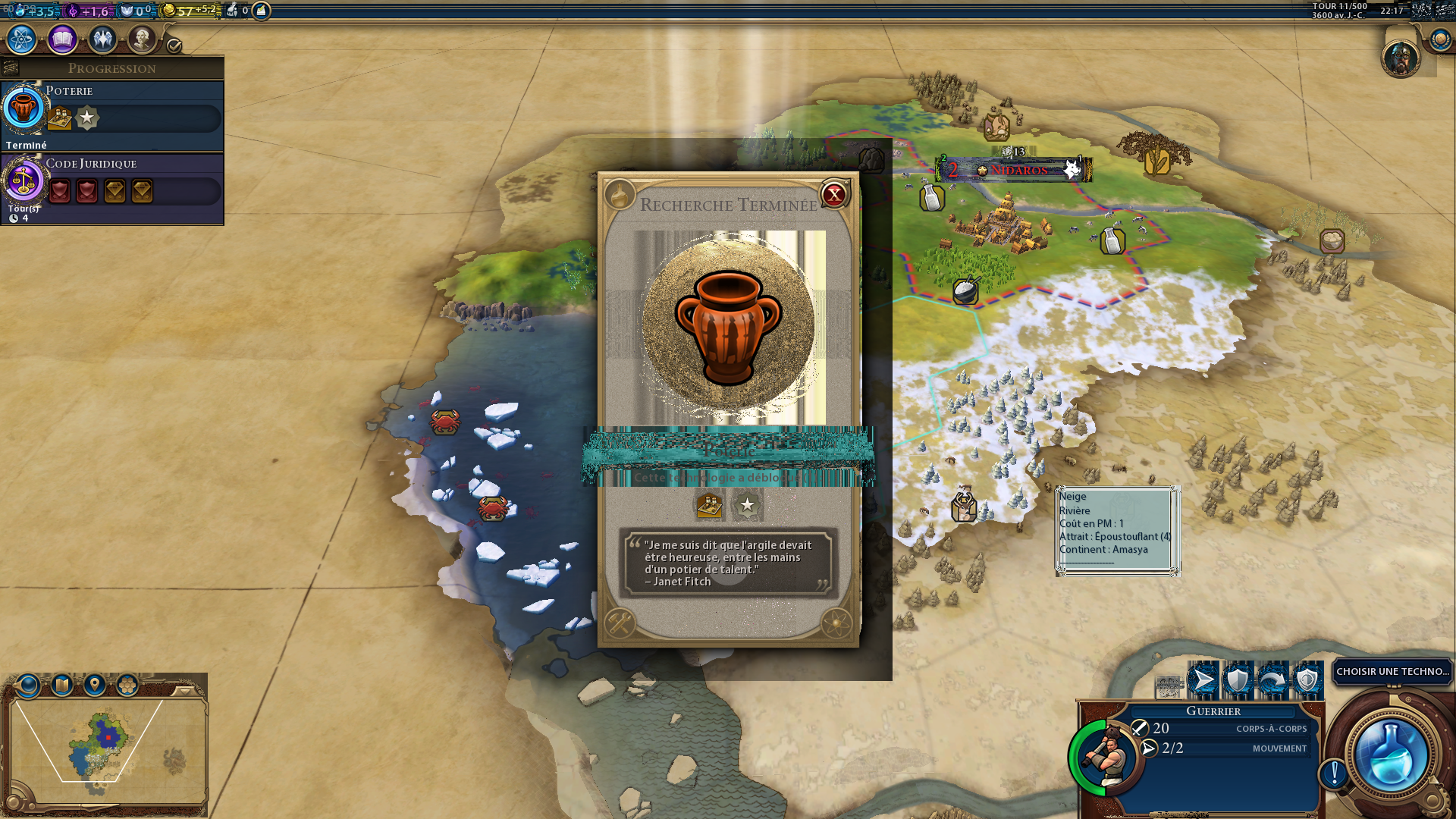Viewport: 1456px width, 819px height.
Task: Open the great people bust icon
Action: point(142,39)
